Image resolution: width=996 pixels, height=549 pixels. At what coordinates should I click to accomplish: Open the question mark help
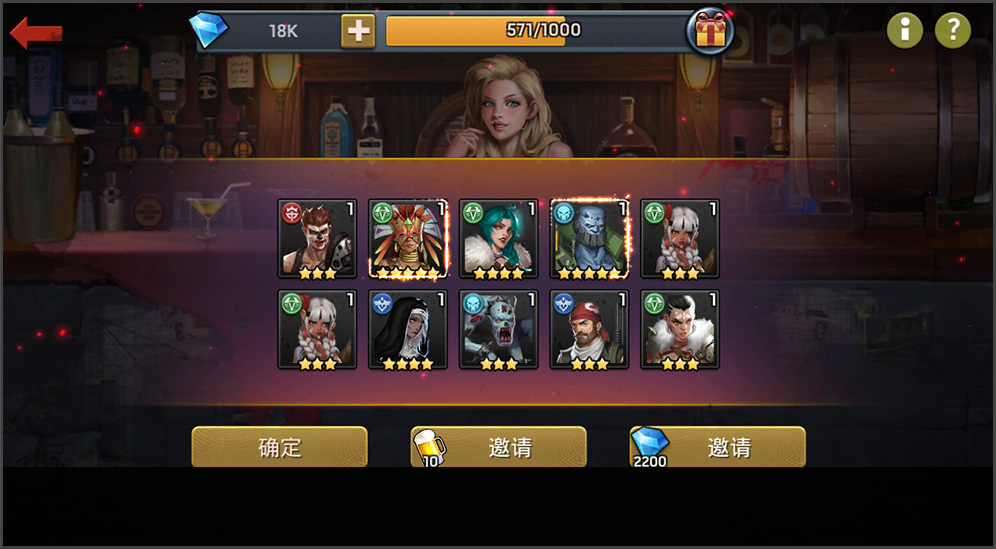[x=953, y=30]
